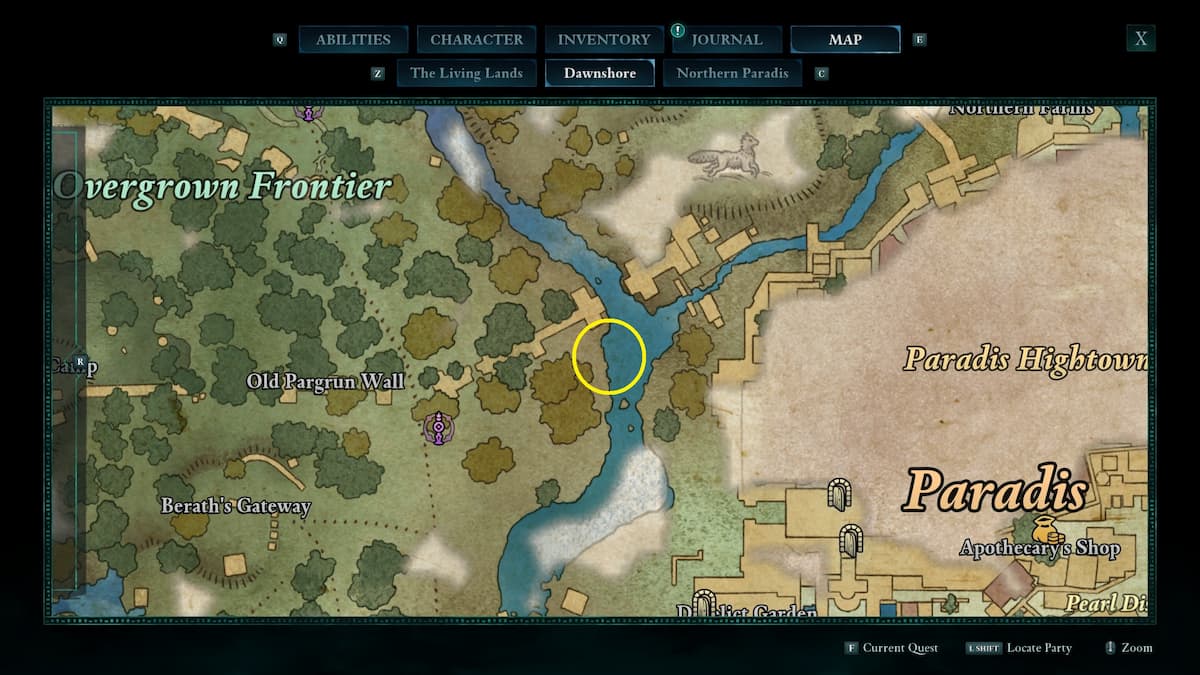Close the map screen with X
This screenshot has width=1200, height=675.
pos(1140,39)
